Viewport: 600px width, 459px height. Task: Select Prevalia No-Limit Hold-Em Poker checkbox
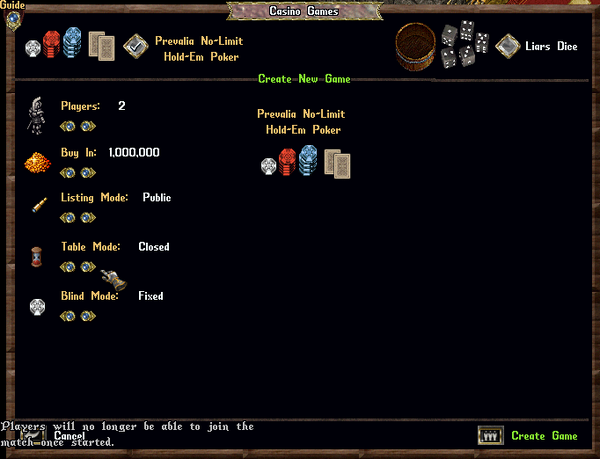coord(134,46)
